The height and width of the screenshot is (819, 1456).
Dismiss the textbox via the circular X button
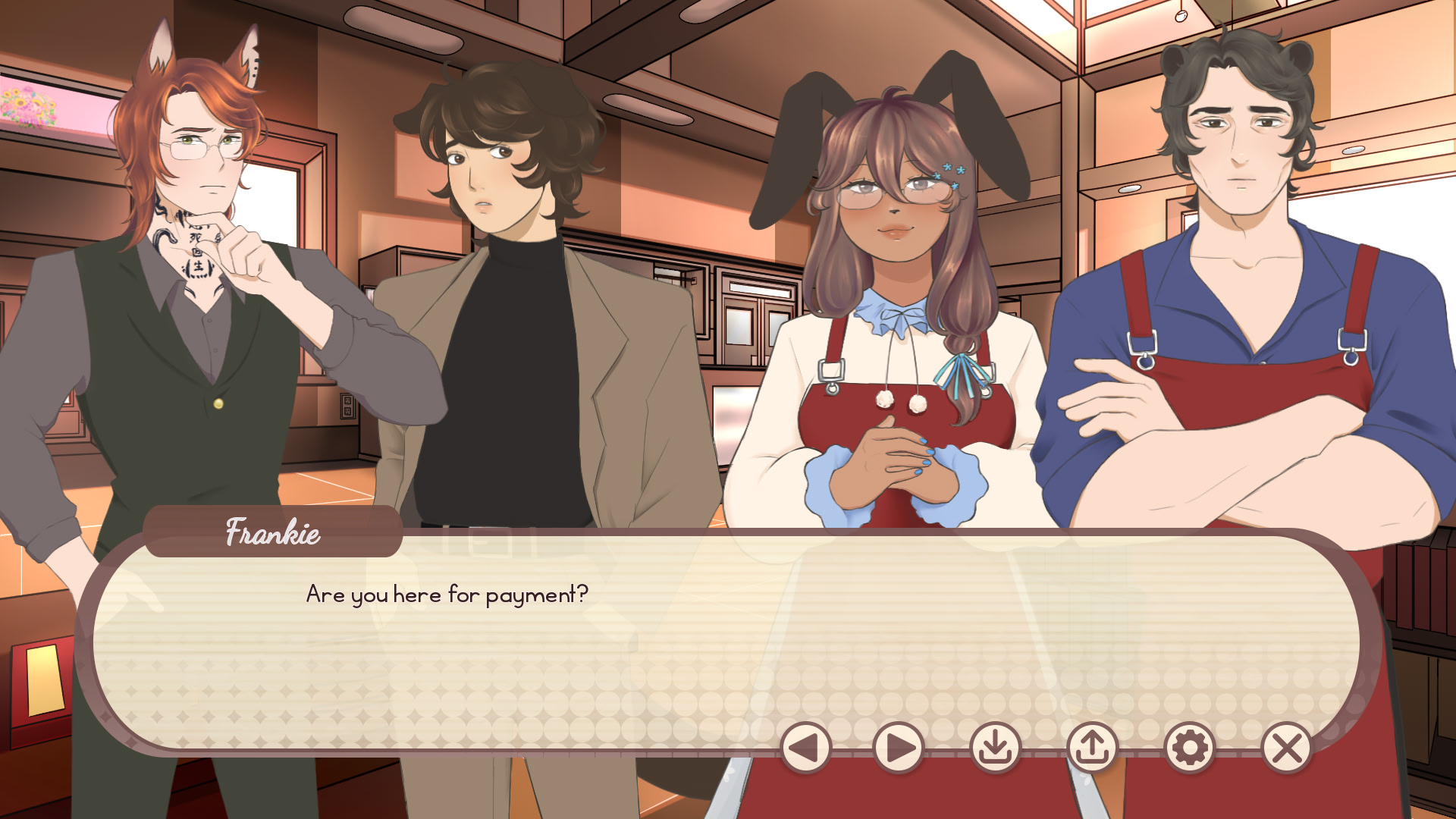pyautogui.click(x=1285, y=747)
